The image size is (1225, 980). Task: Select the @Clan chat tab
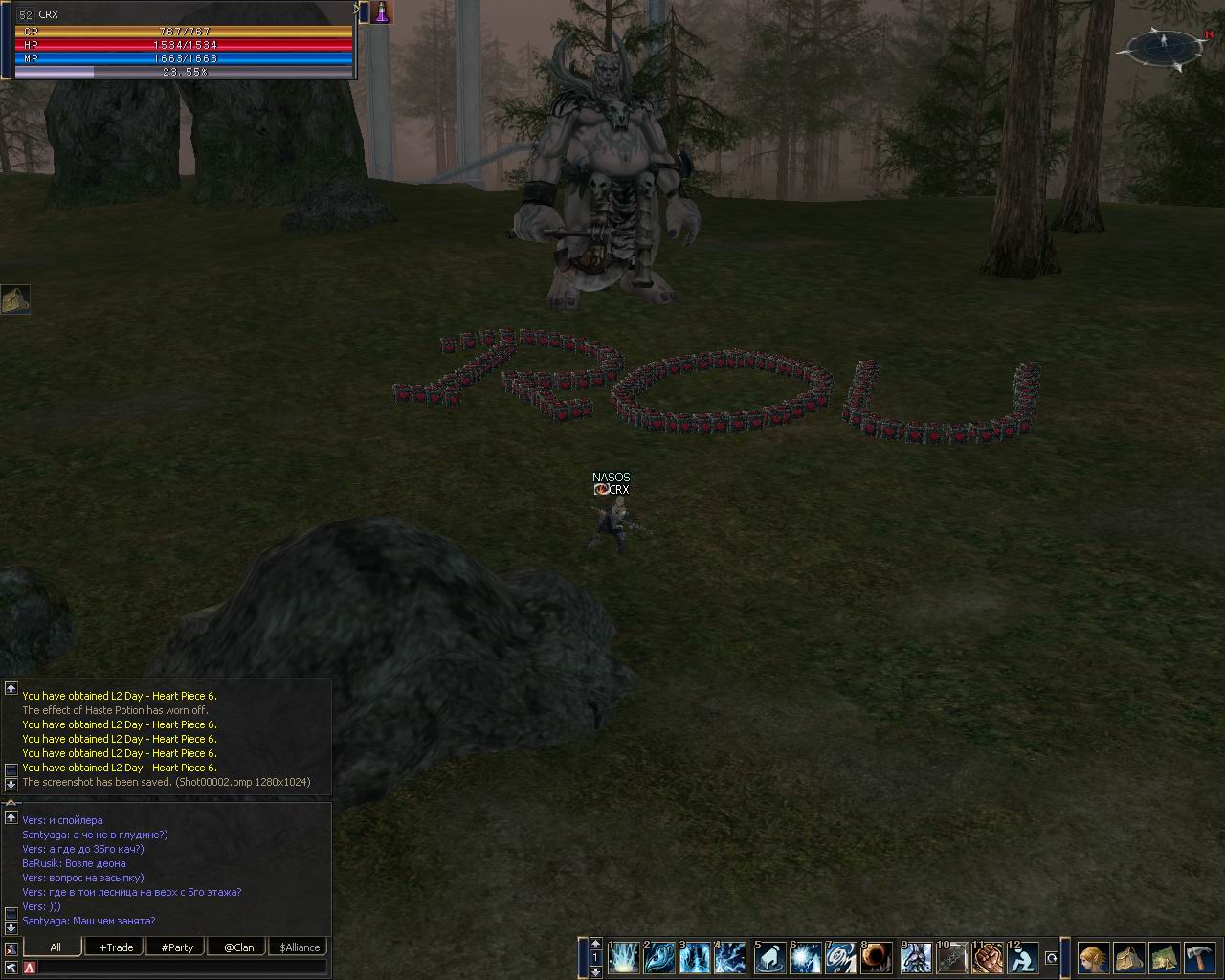(x=238, y=947)
